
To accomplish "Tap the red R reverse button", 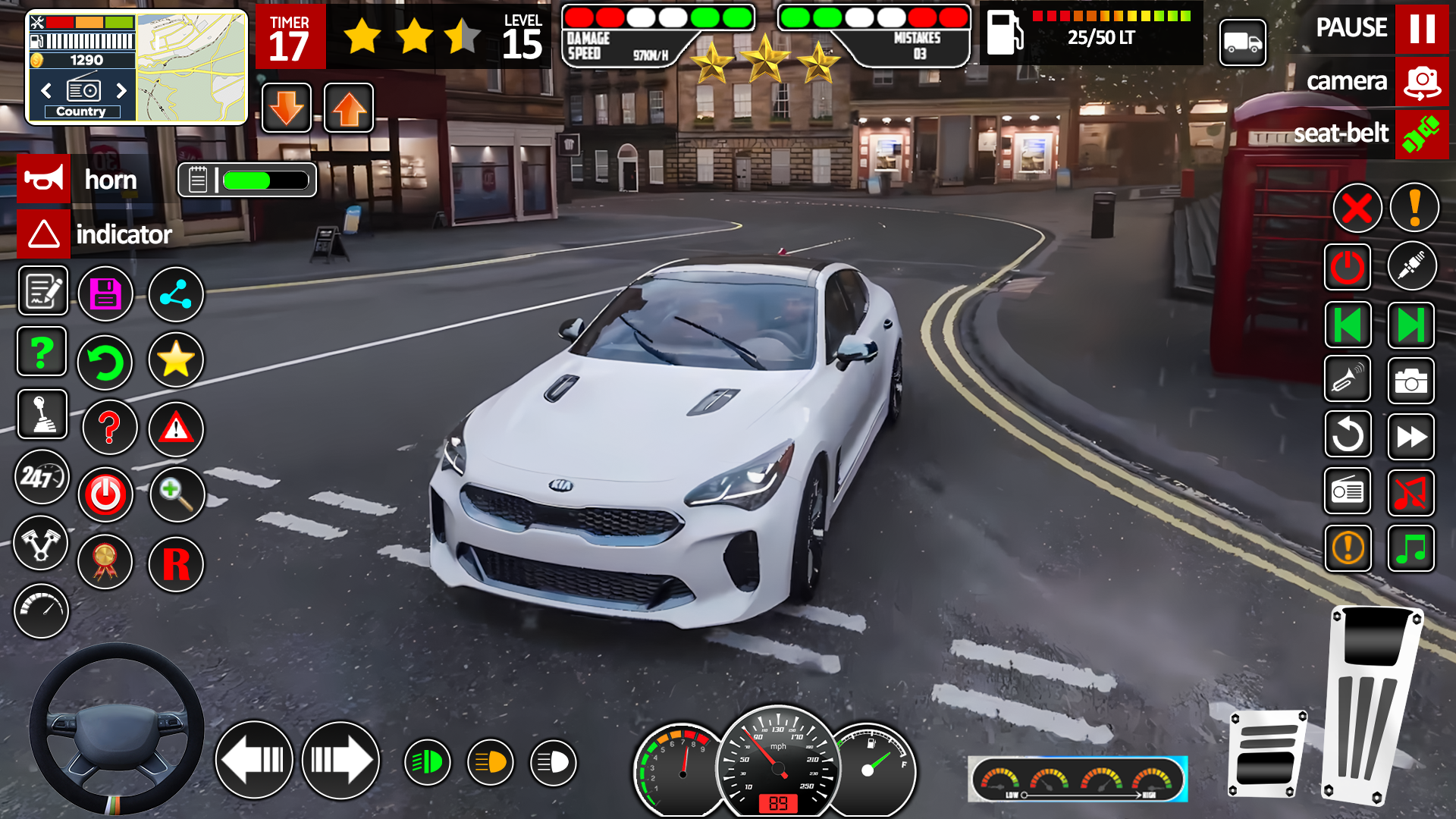I will pos(175,566).
